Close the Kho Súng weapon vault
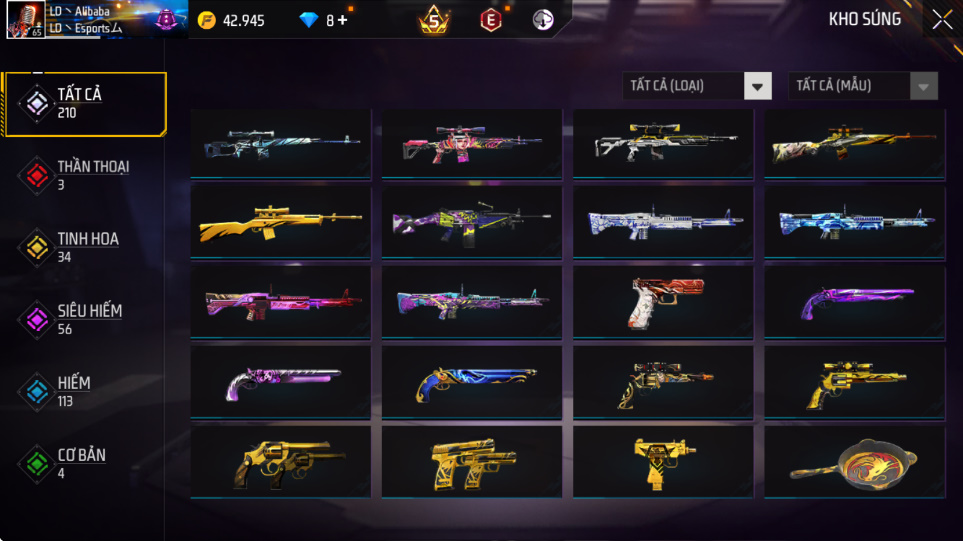This screenshot has height=541, width=963. [941, 20]
